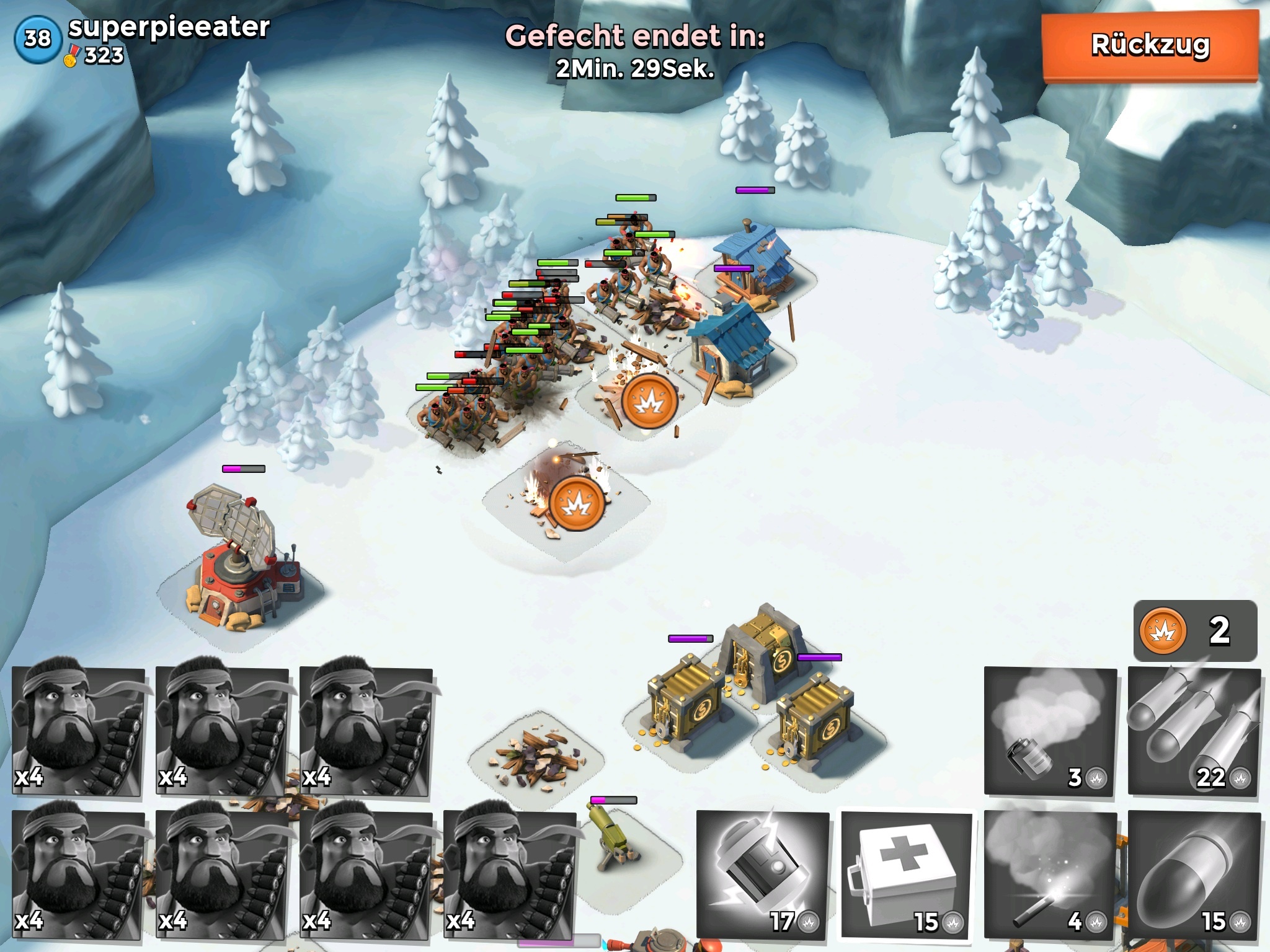Activate the Flare ability costing 4

click(1049, 875)
